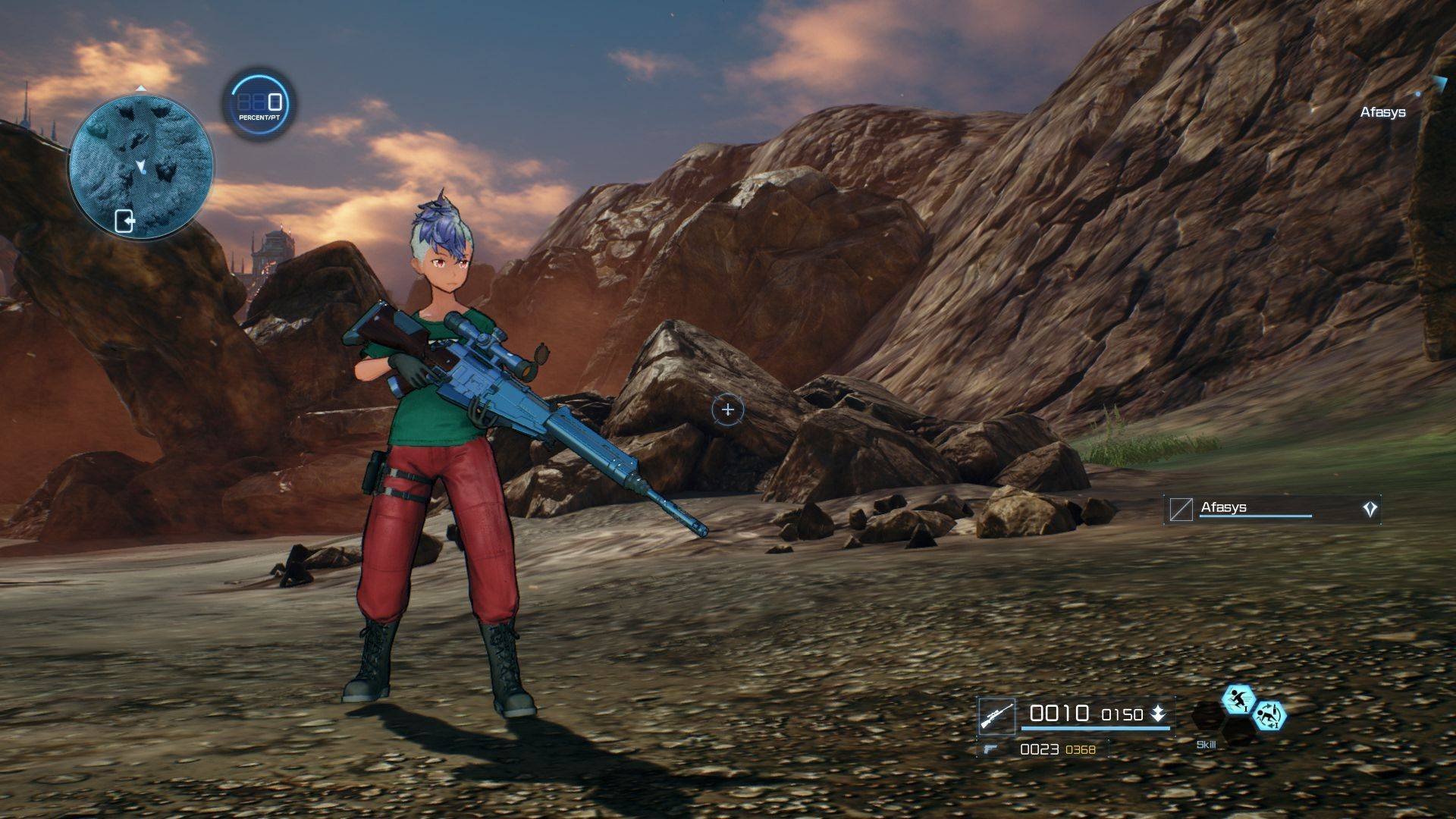Screen dimensions: 1456x819
Task: Activate the sprinting figure skill
Action: point(1238,699)
